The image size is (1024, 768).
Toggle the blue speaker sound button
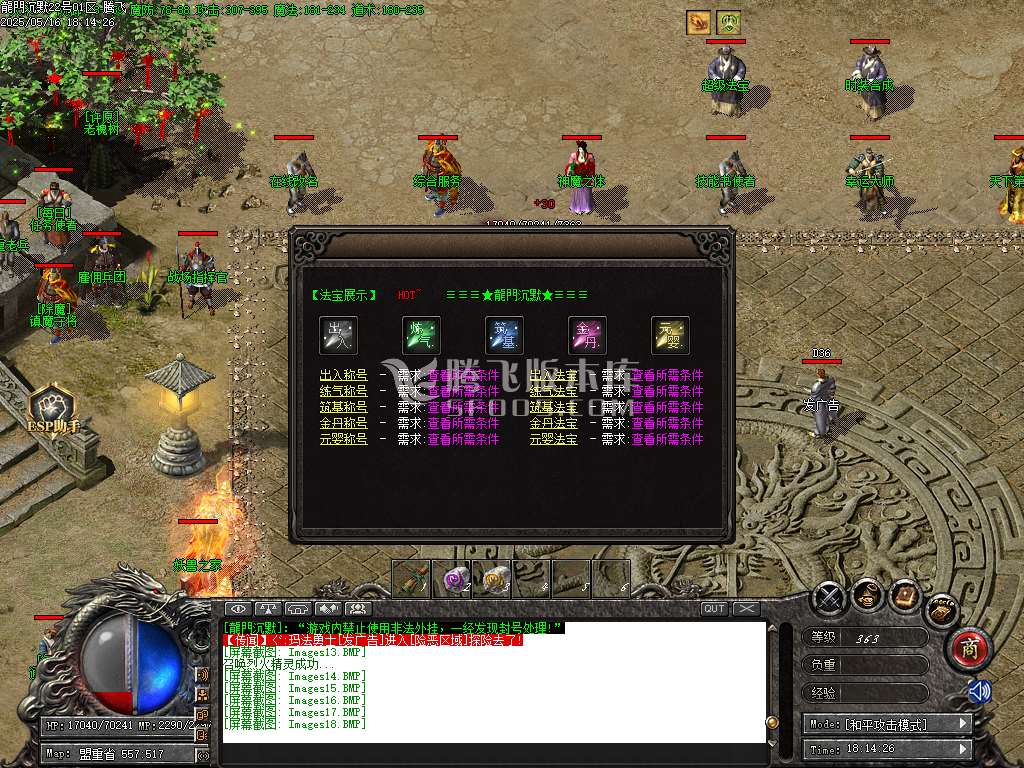click(x=979, y=691)
